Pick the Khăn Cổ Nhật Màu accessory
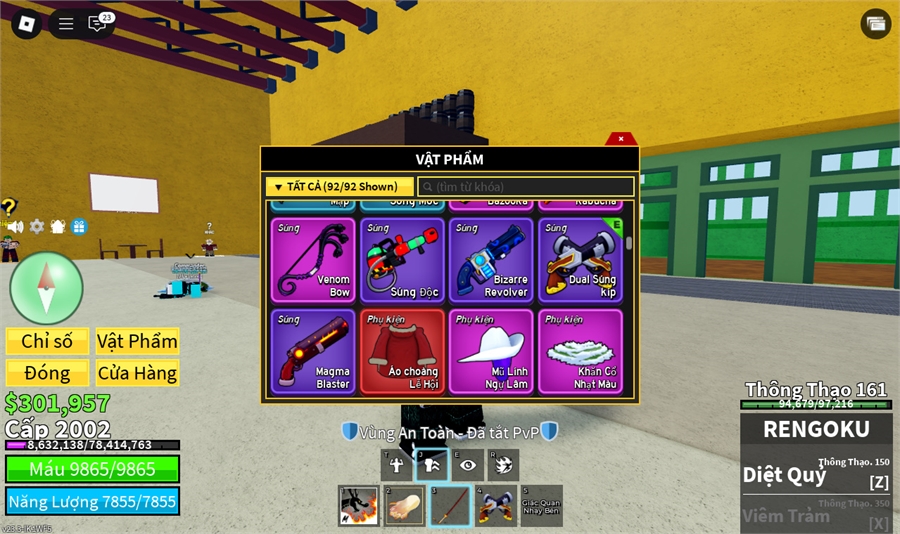Viewport: 900px width, 534px height. [580, 351]
